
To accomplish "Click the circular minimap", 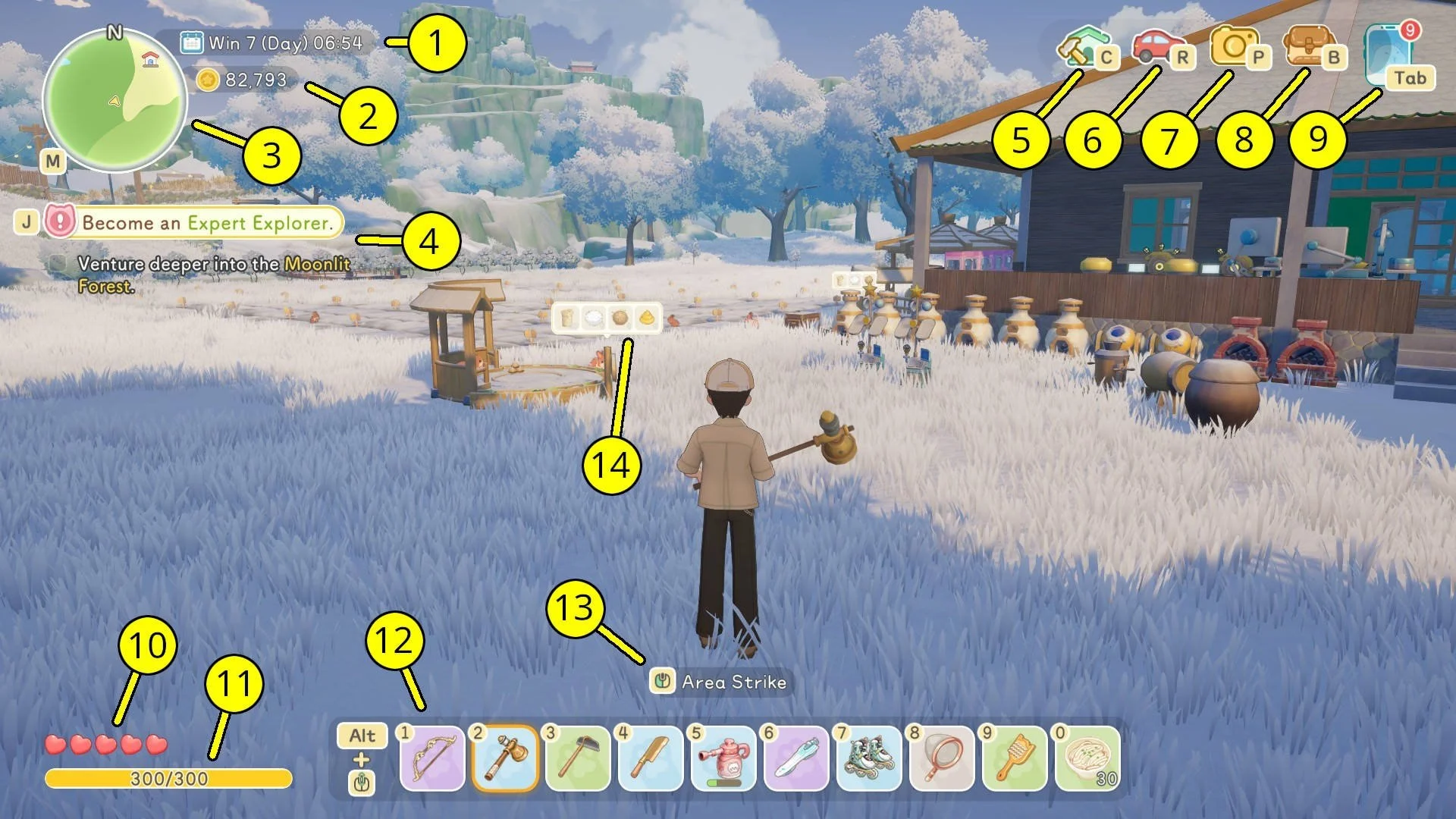I will pos(115,100).
